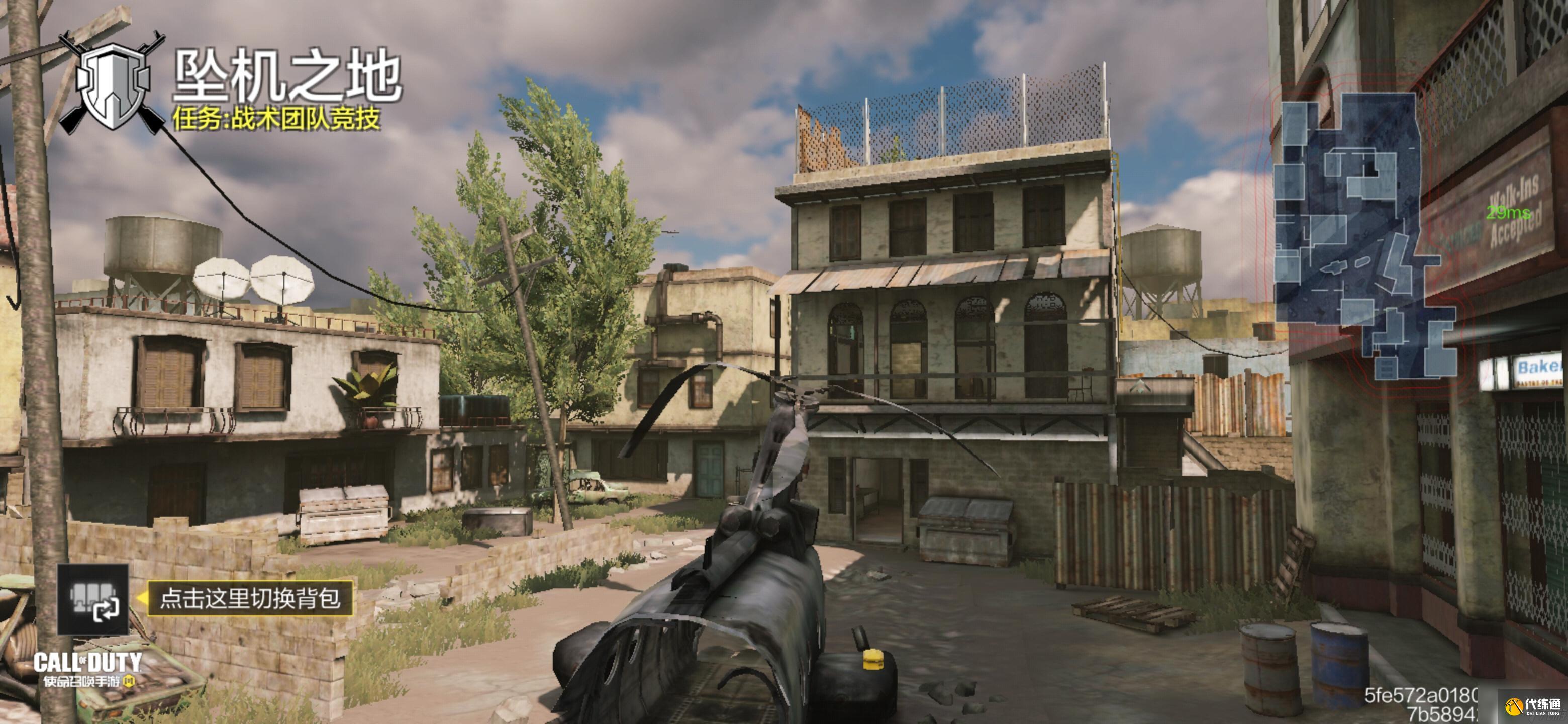Tap the loadout switch backpack icon

93,599
